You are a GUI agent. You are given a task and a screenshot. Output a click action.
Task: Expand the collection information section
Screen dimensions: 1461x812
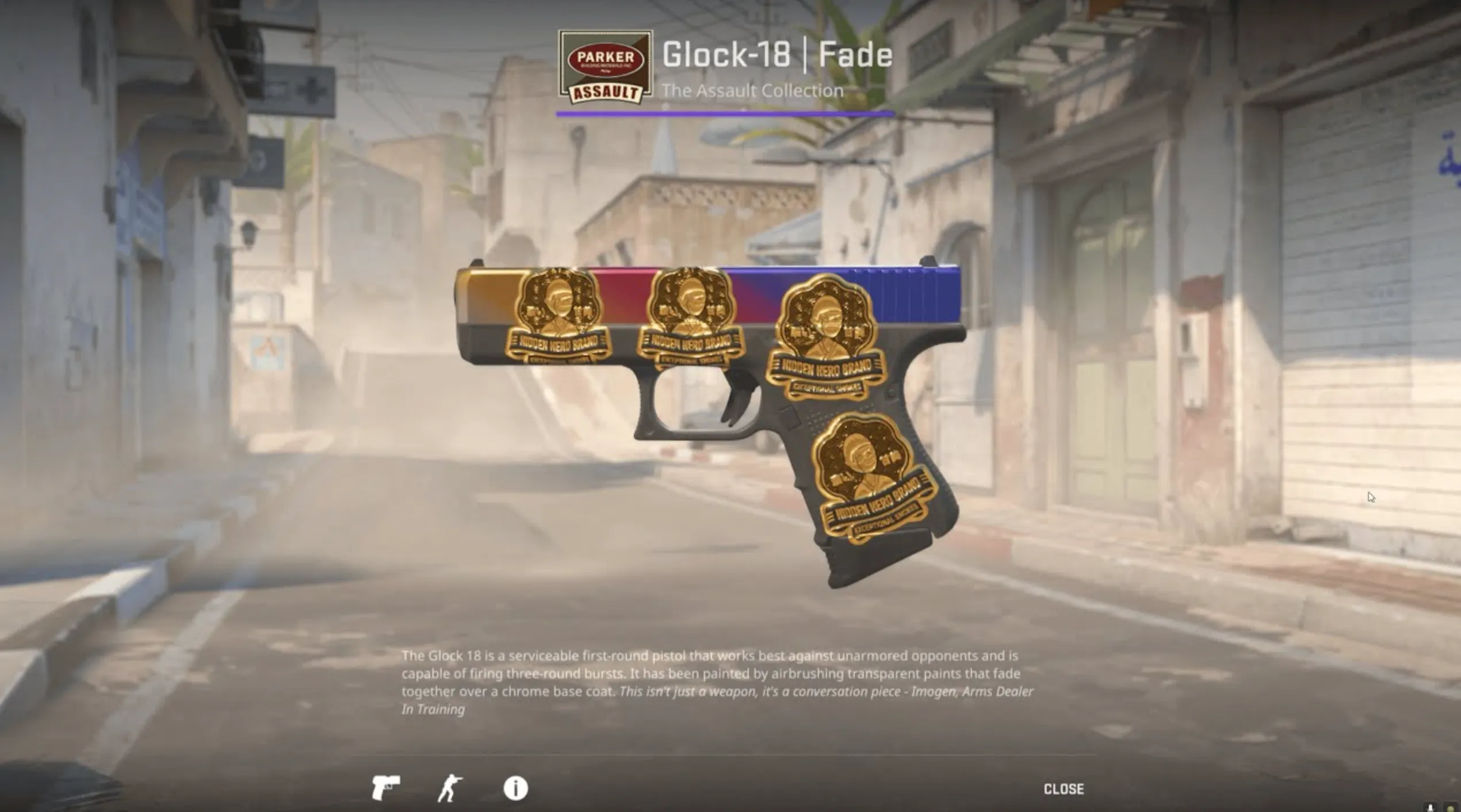click(754, 90)
